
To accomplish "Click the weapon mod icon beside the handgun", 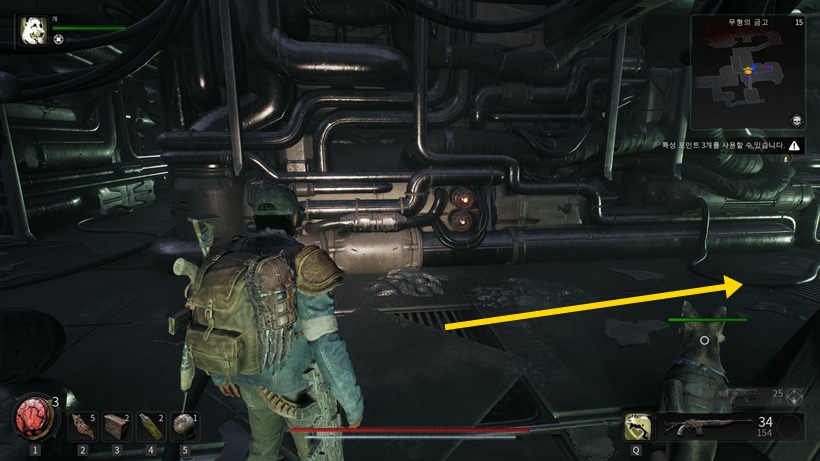I will (x=795, y=395).
